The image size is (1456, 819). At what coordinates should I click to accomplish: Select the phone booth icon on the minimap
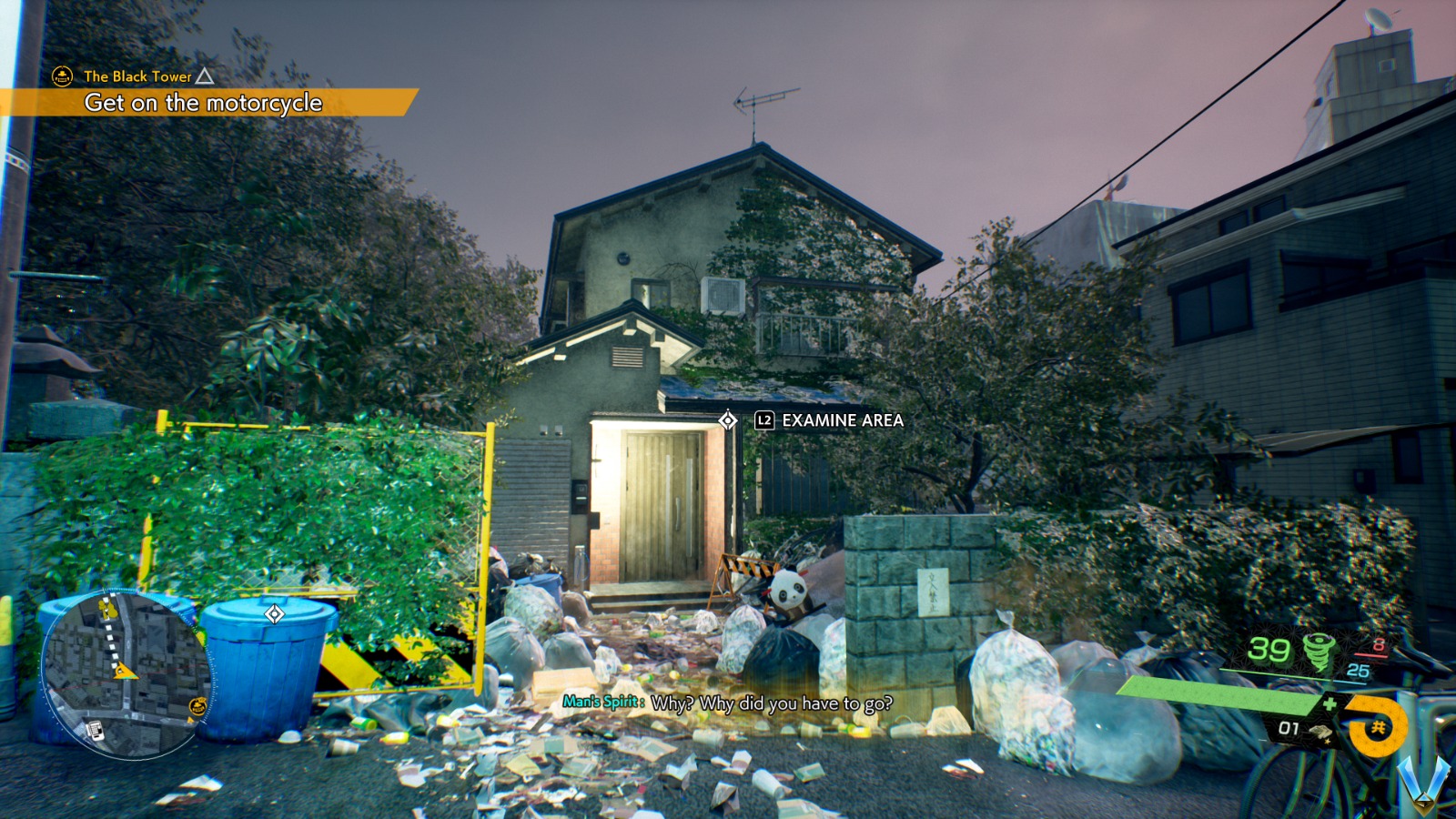[x=96, y=731]
